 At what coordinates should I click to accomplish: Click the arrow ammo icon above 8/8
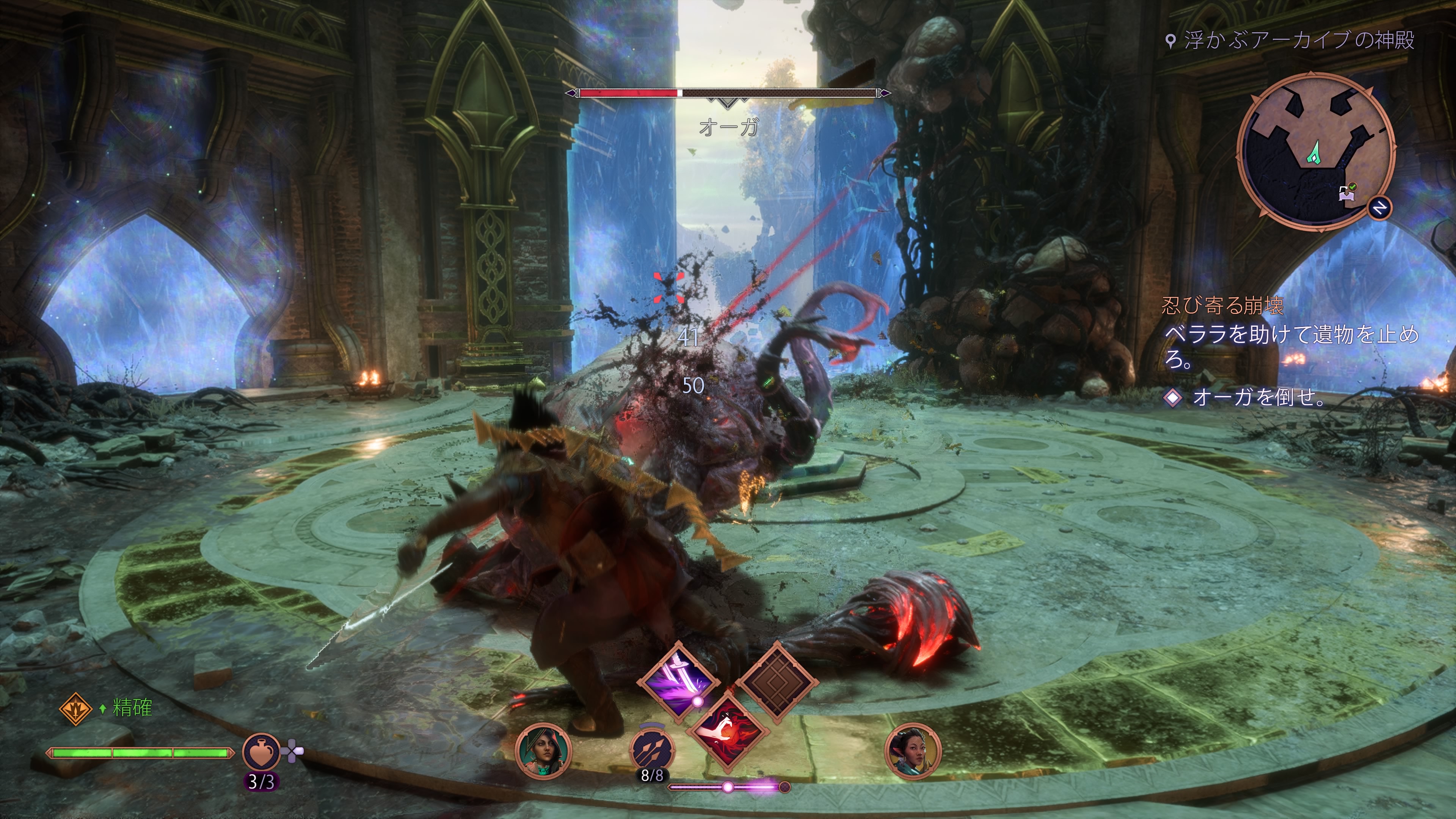click(652, 749)
